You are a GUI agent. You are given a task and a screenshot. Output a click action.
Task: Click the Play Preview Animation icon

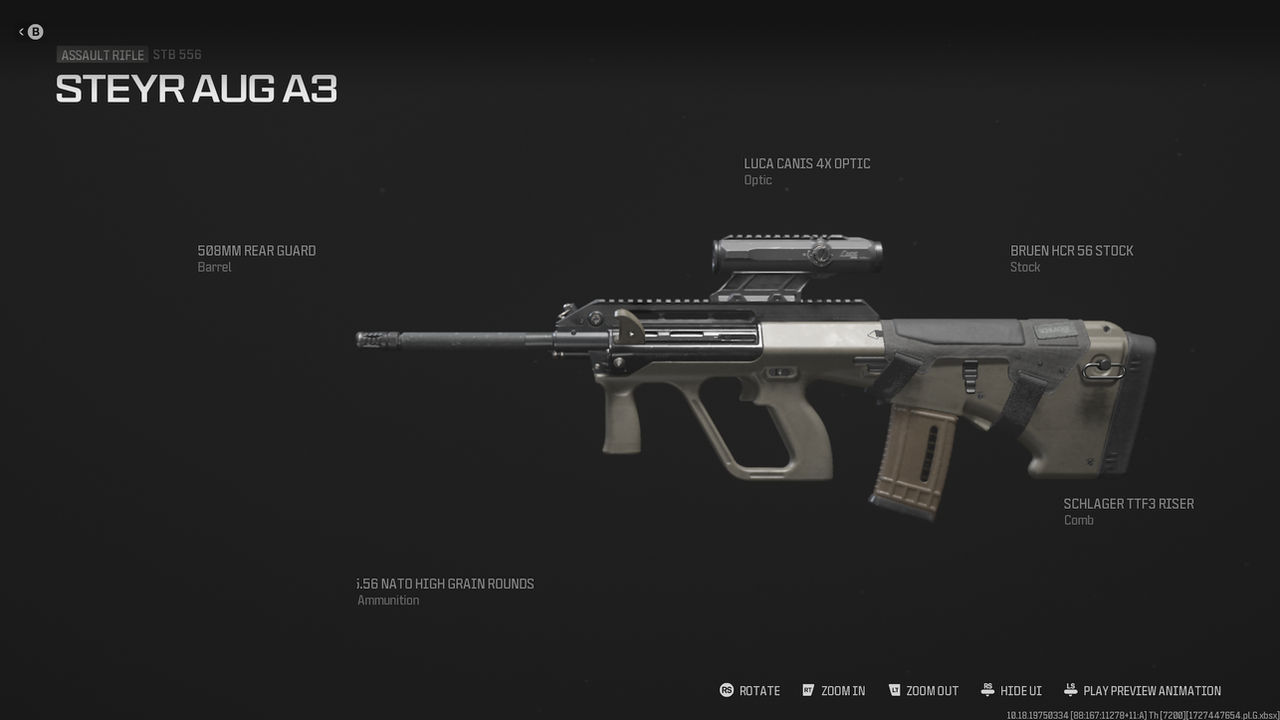(1073, 690)
